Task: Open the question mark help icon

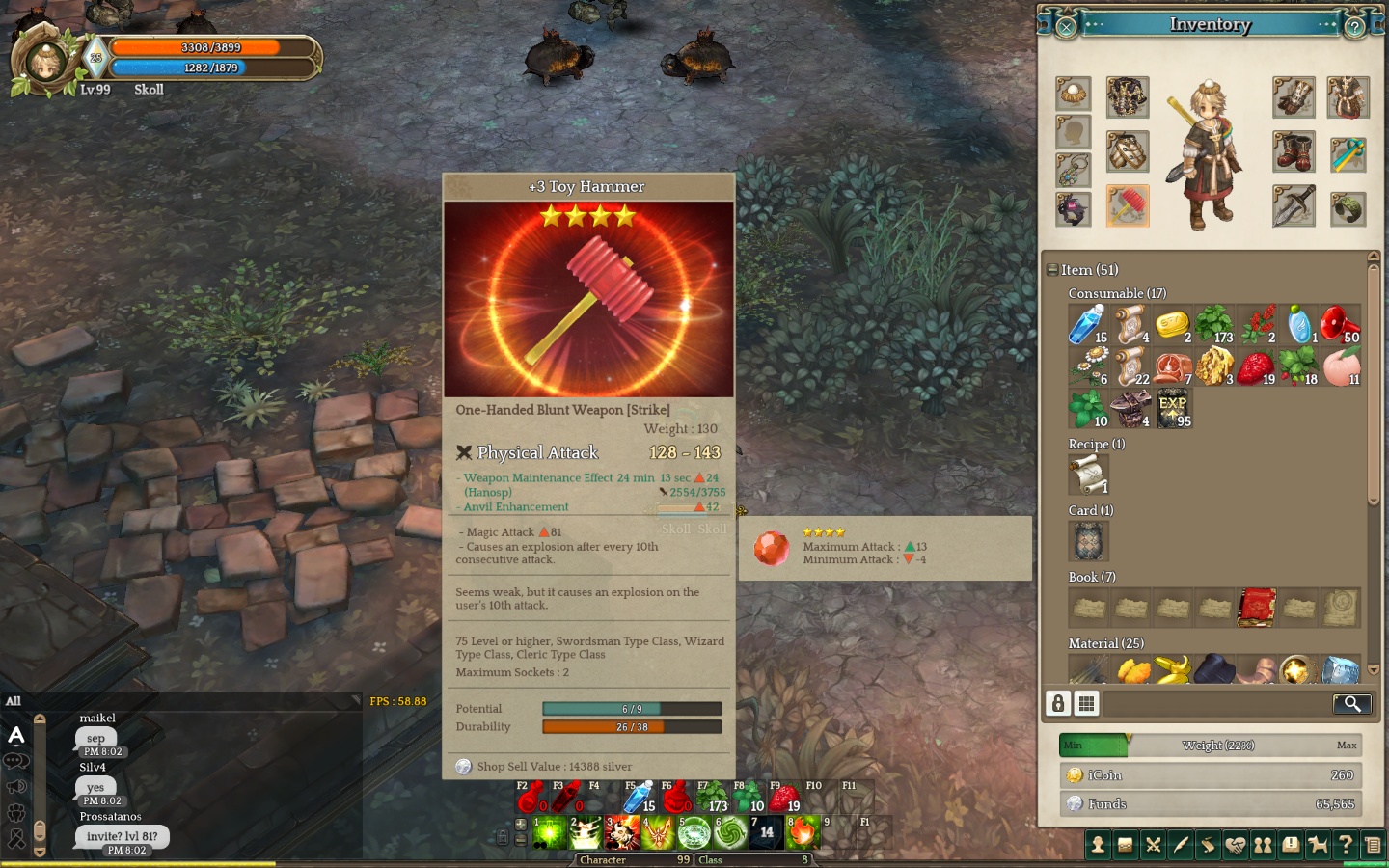Action: [x=1348, y=845]
